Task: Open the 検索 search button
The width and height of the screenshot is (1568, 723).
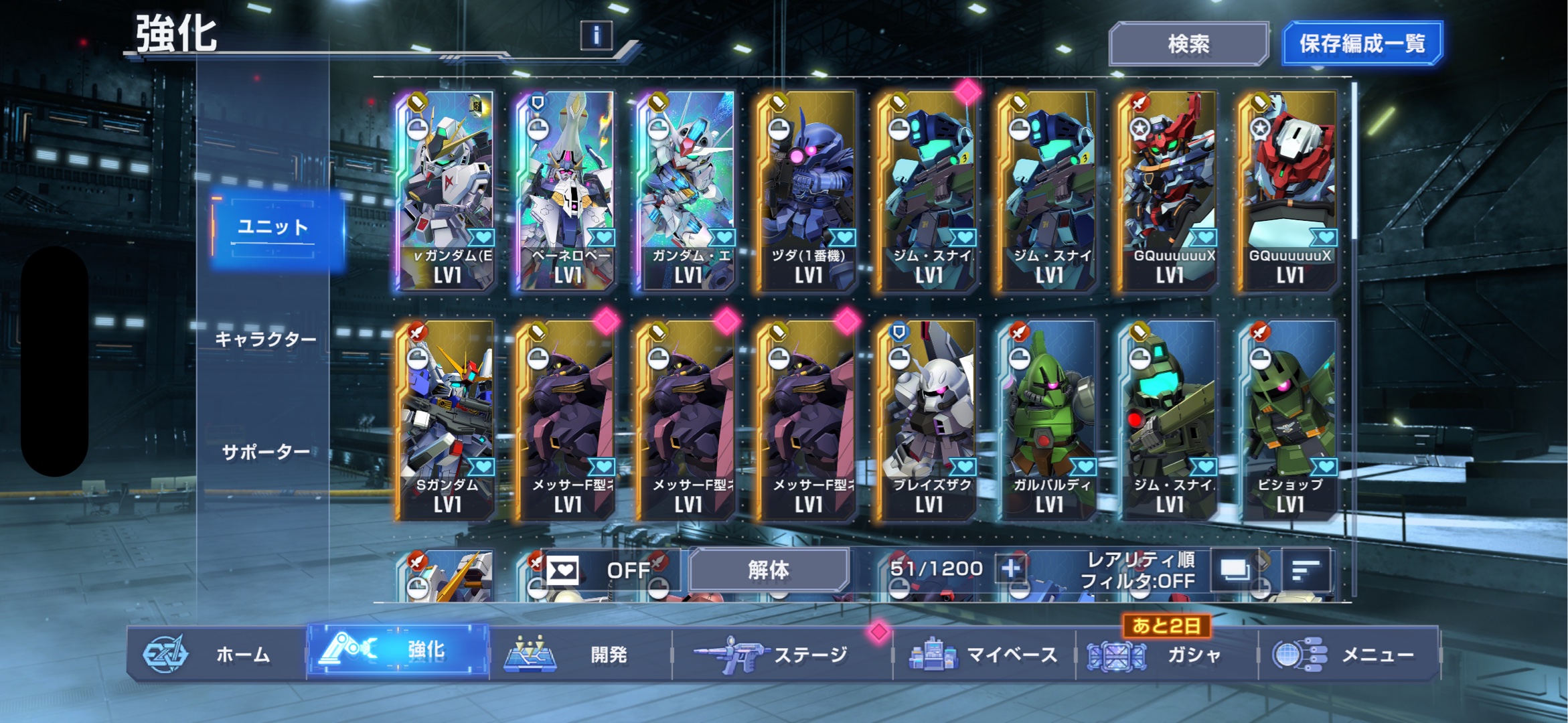Action: tap(1188, 44)
